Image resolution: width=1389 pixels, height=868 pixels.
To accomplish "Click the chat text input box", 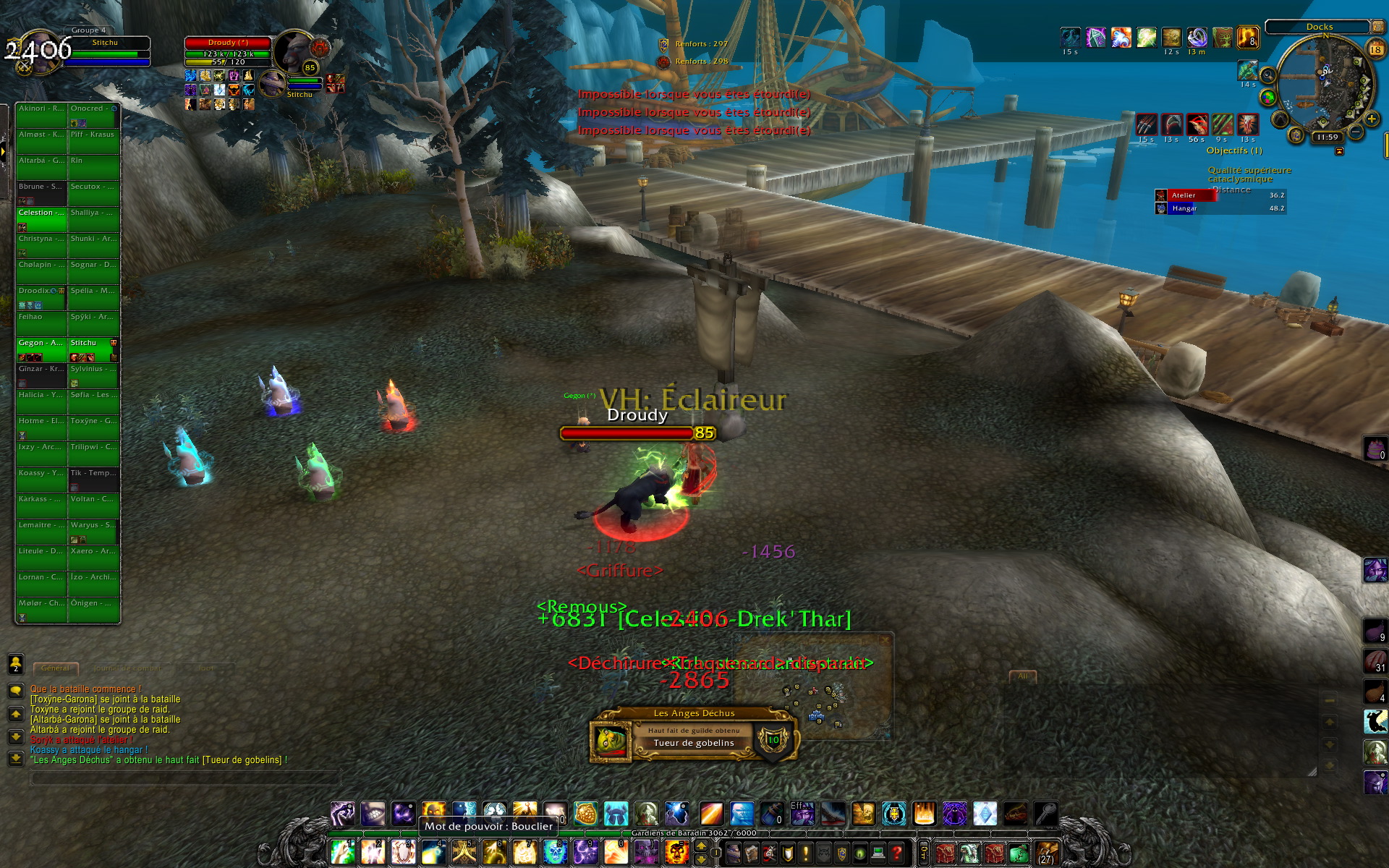I will 184,779.
